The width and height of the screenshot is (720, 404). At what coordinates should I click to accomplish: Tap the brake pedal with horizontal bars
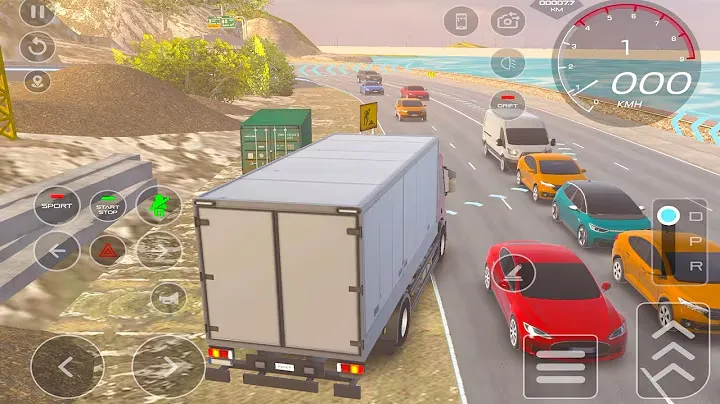(x=560, y=366)
